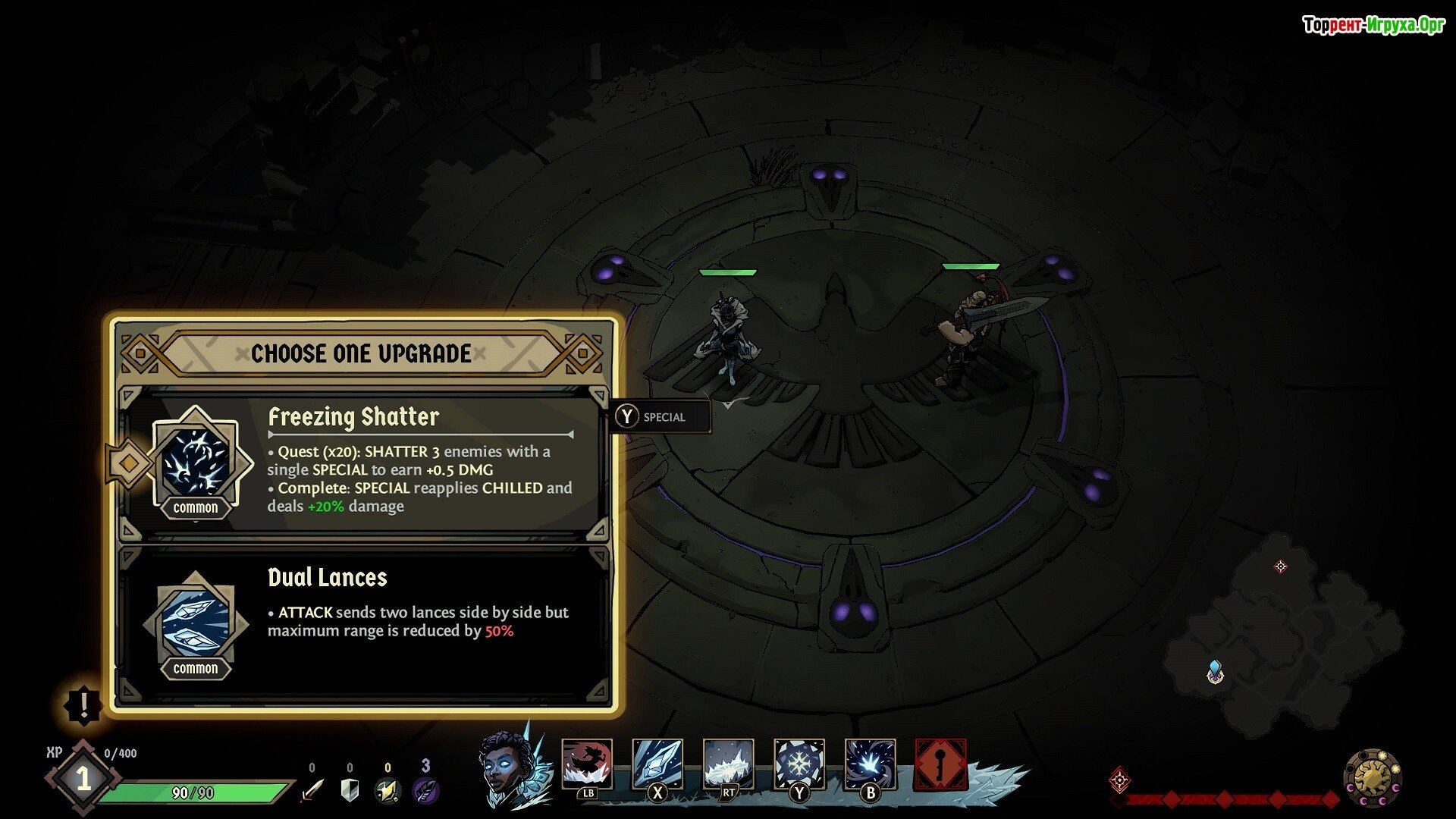Choose the Freezing Shatter upgrade

coord(364,463)
